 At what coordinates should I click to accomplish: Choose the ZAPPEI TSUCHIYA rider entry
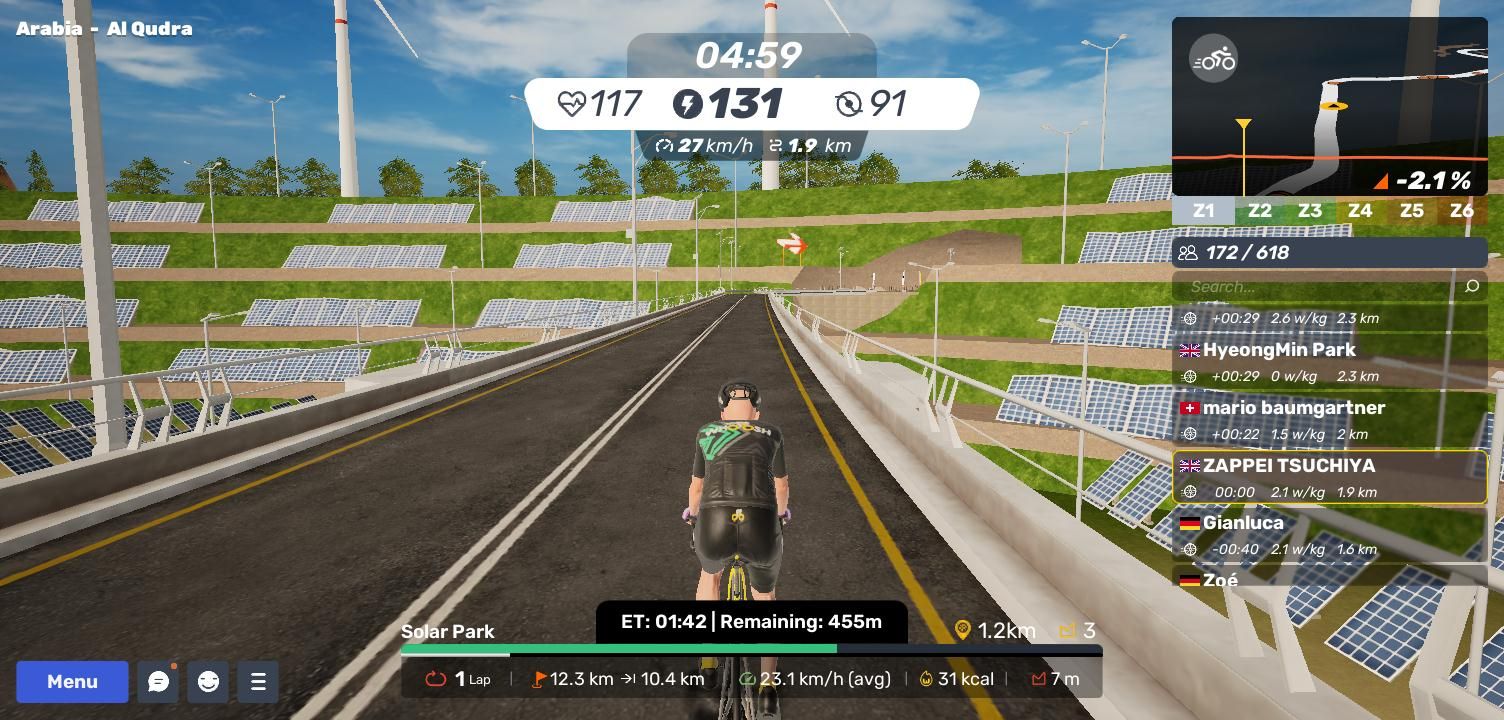coord(1329,477)
